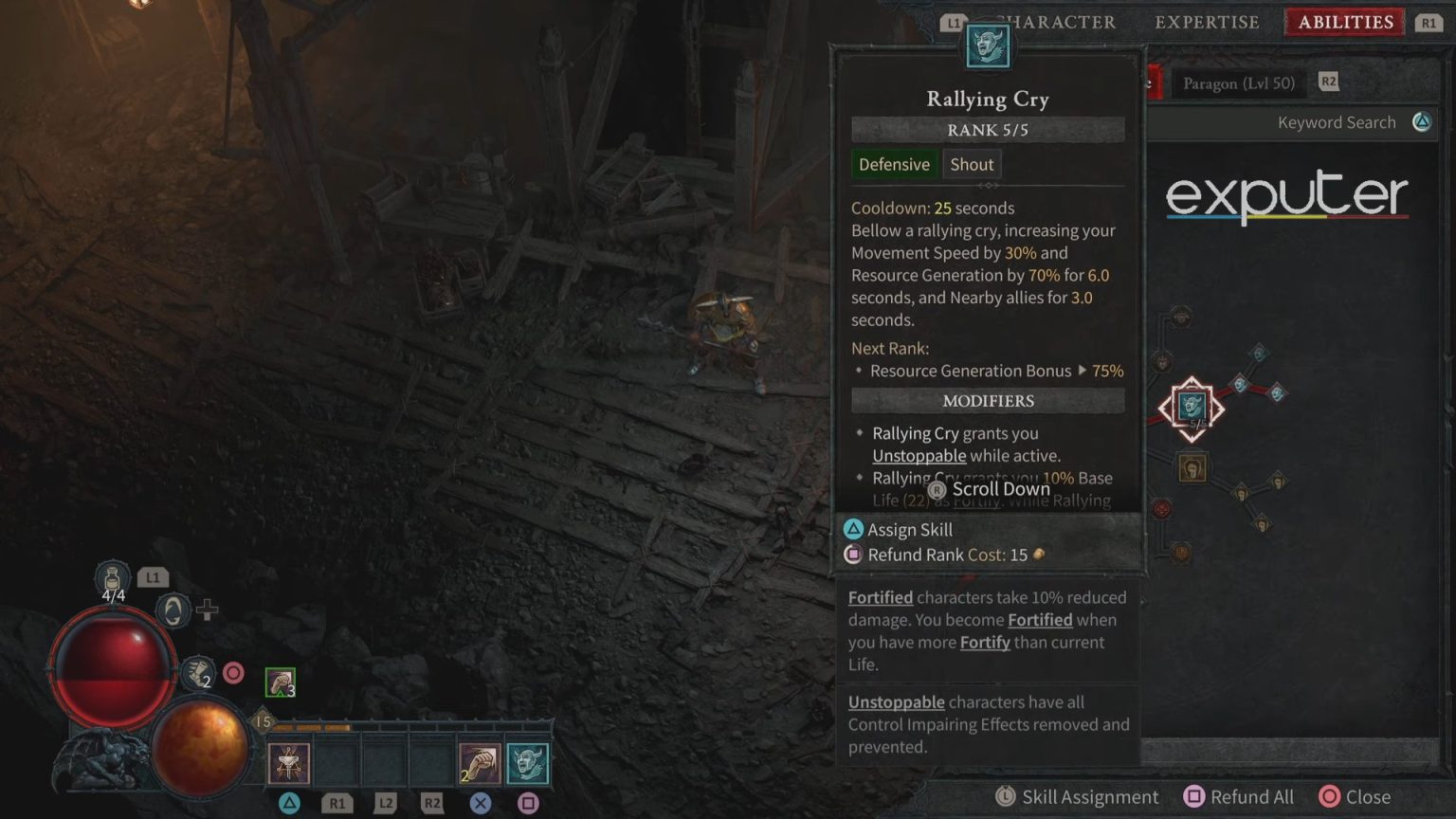1456x819 pixels.
Task: Select the Rallying Cry node in the skill tree
Action: click(x=1191, y=406)
